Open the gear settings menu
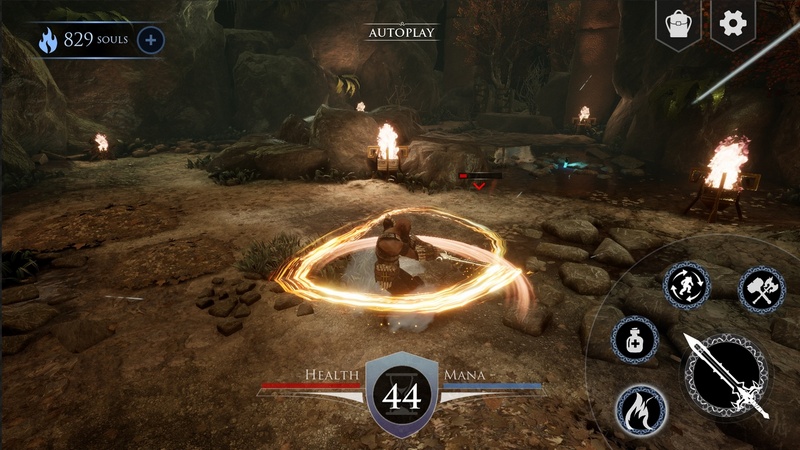800x450 pixels. click(733, 23)
